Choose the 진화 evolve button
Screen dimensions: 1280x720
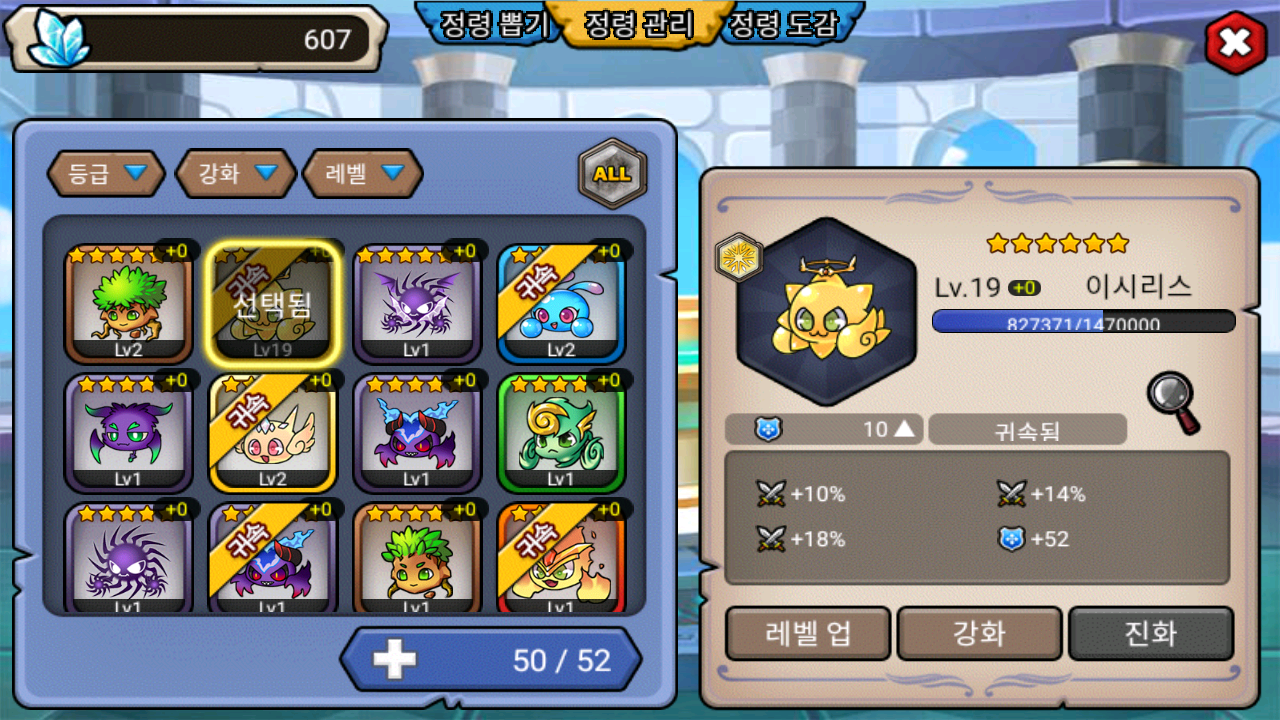click(1151, 634)
